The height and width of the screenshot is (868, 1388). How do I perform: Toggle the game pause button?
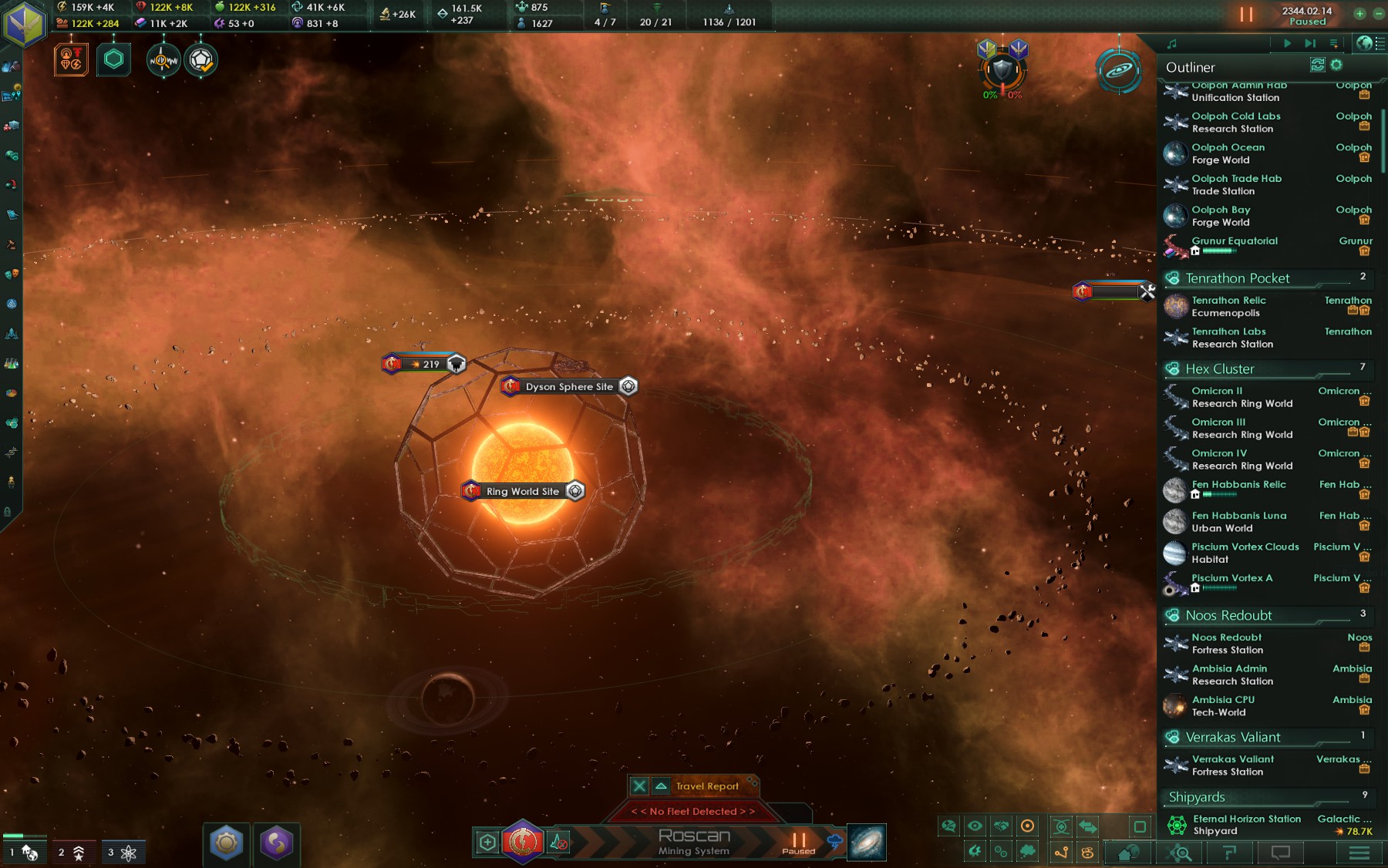[1246, 15]
